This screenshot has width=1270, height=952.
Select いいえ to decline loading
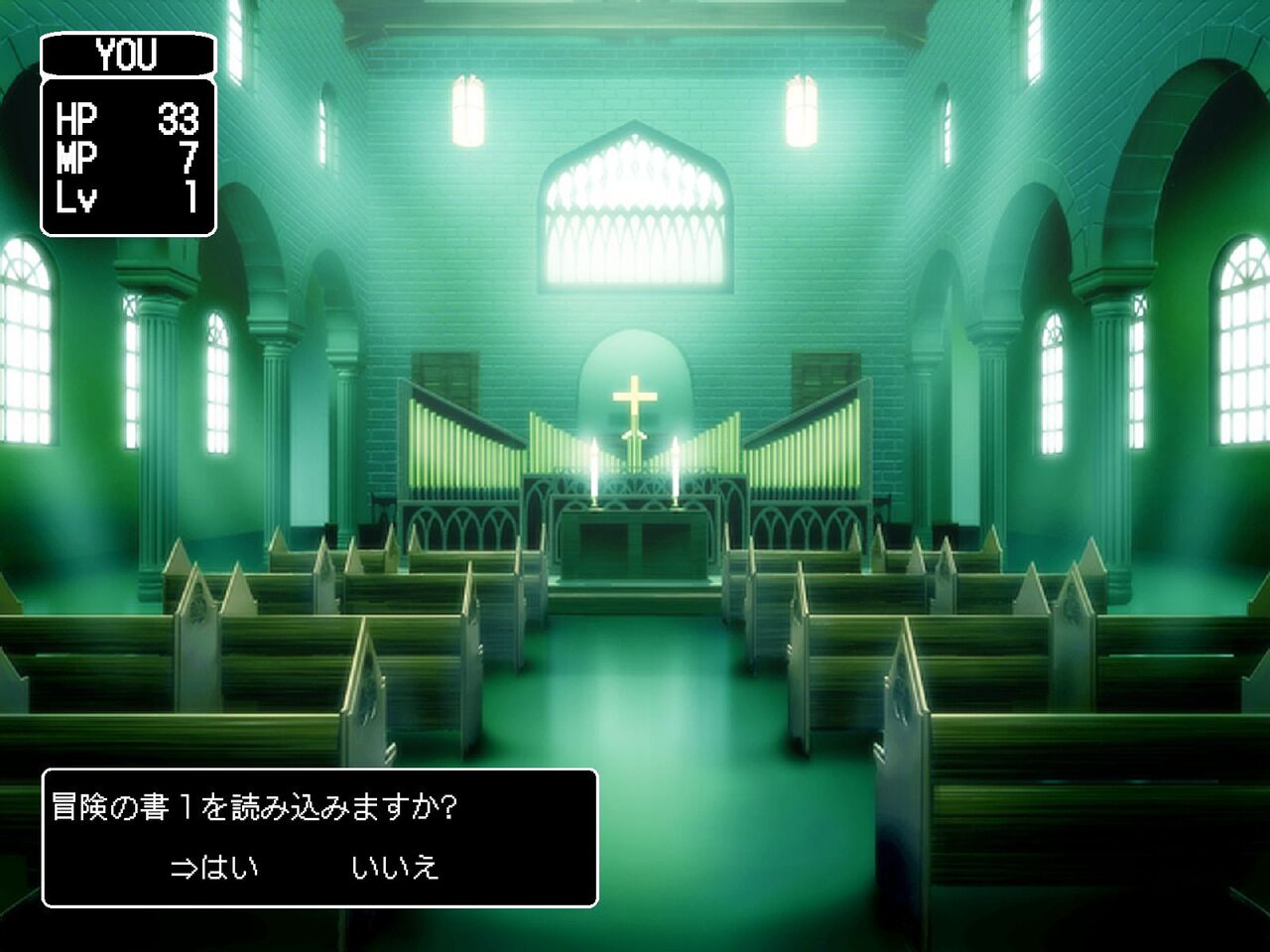point(395,868)
